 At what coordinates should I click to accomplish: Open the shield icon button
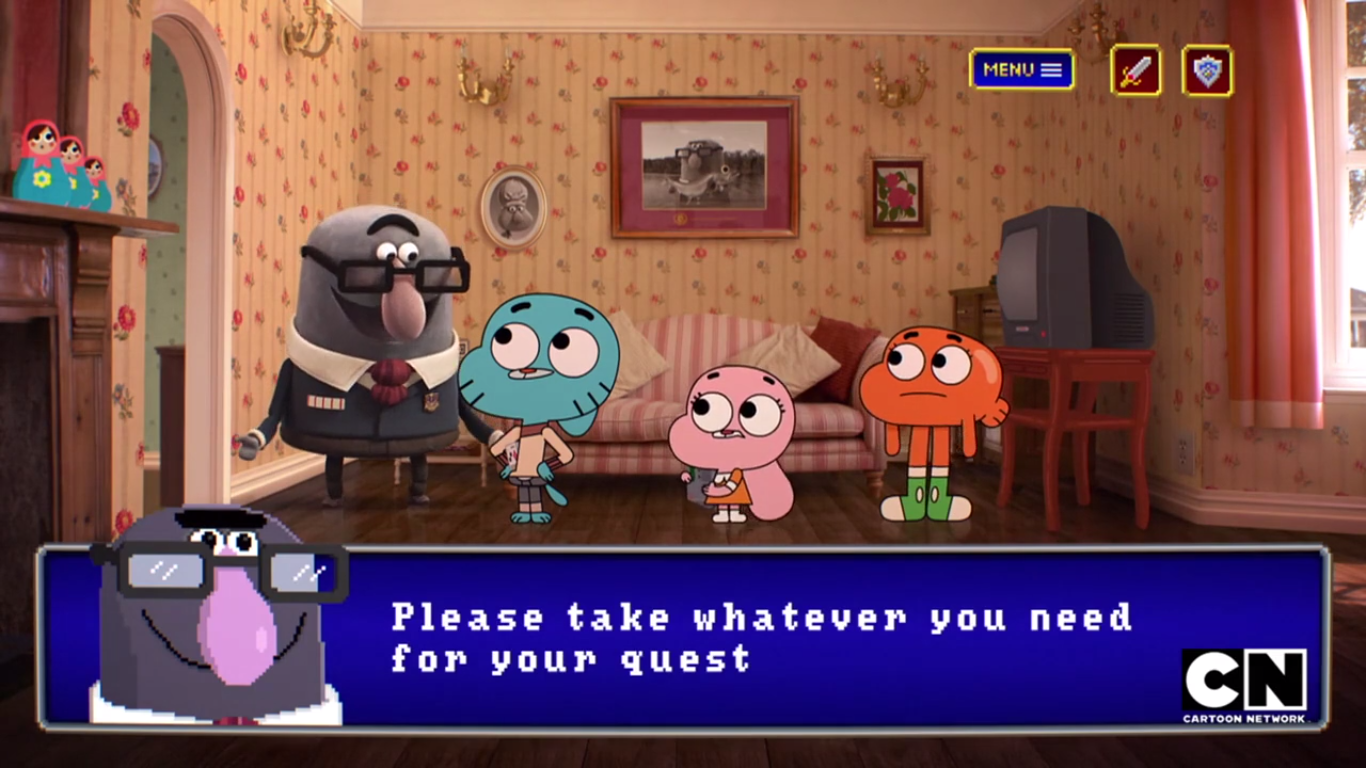point(1207,71)
